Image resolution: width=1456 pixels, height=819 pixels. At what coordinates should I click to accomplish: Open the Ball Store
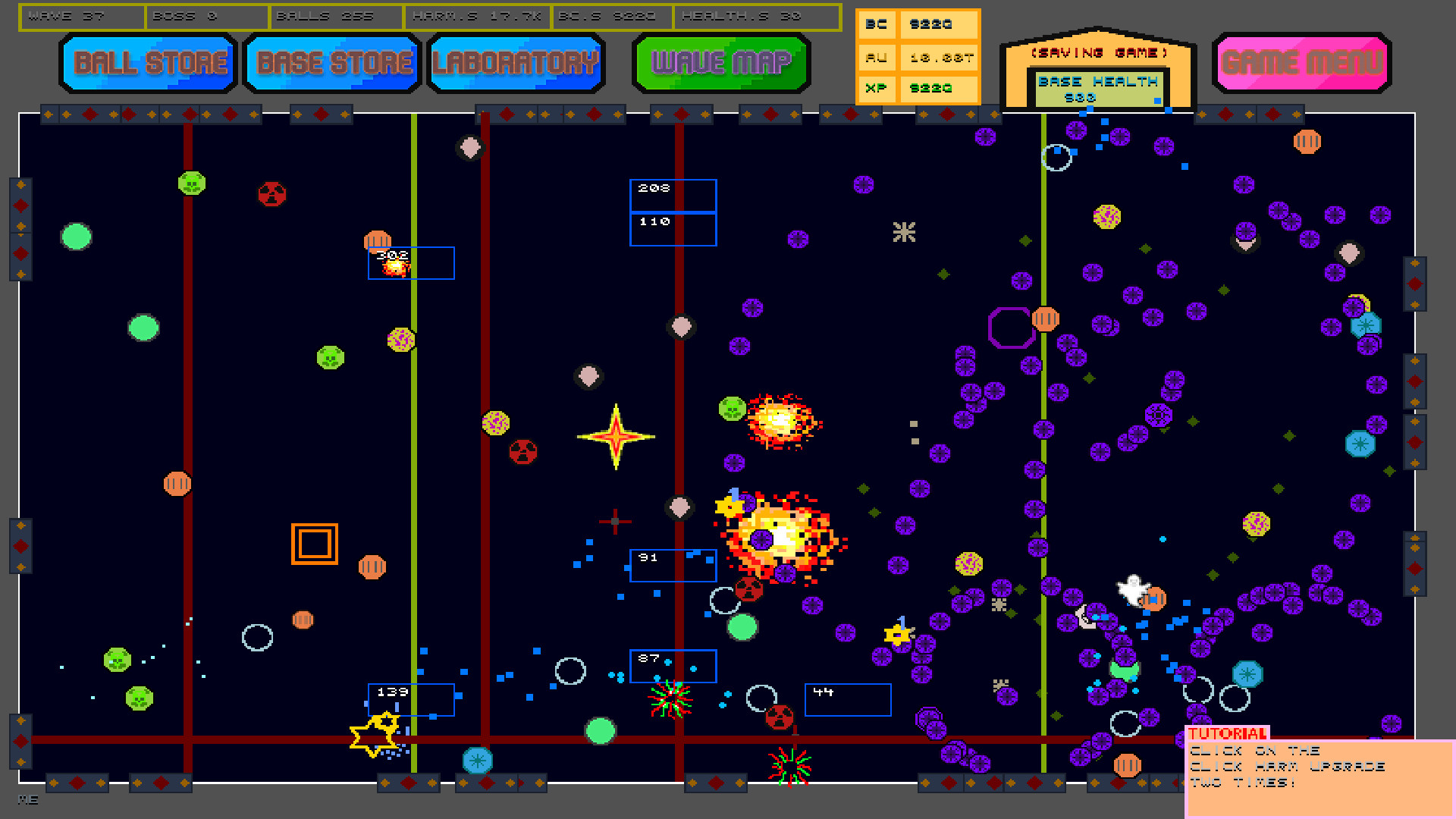148,64
